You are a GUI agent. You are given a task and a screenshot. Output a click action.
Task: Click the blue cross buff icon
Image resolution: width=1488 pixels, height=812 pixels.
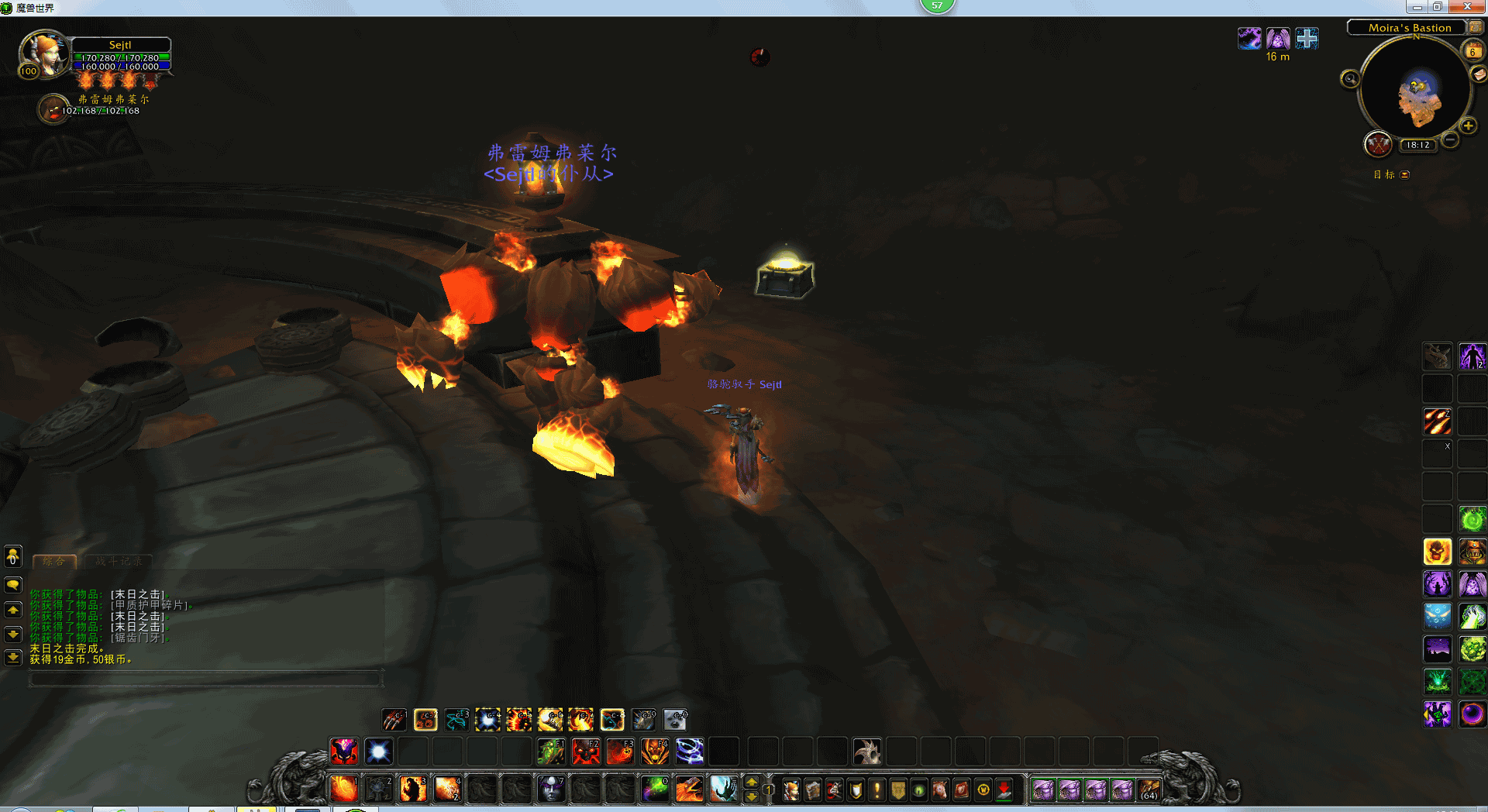(x=1307, y=38)
